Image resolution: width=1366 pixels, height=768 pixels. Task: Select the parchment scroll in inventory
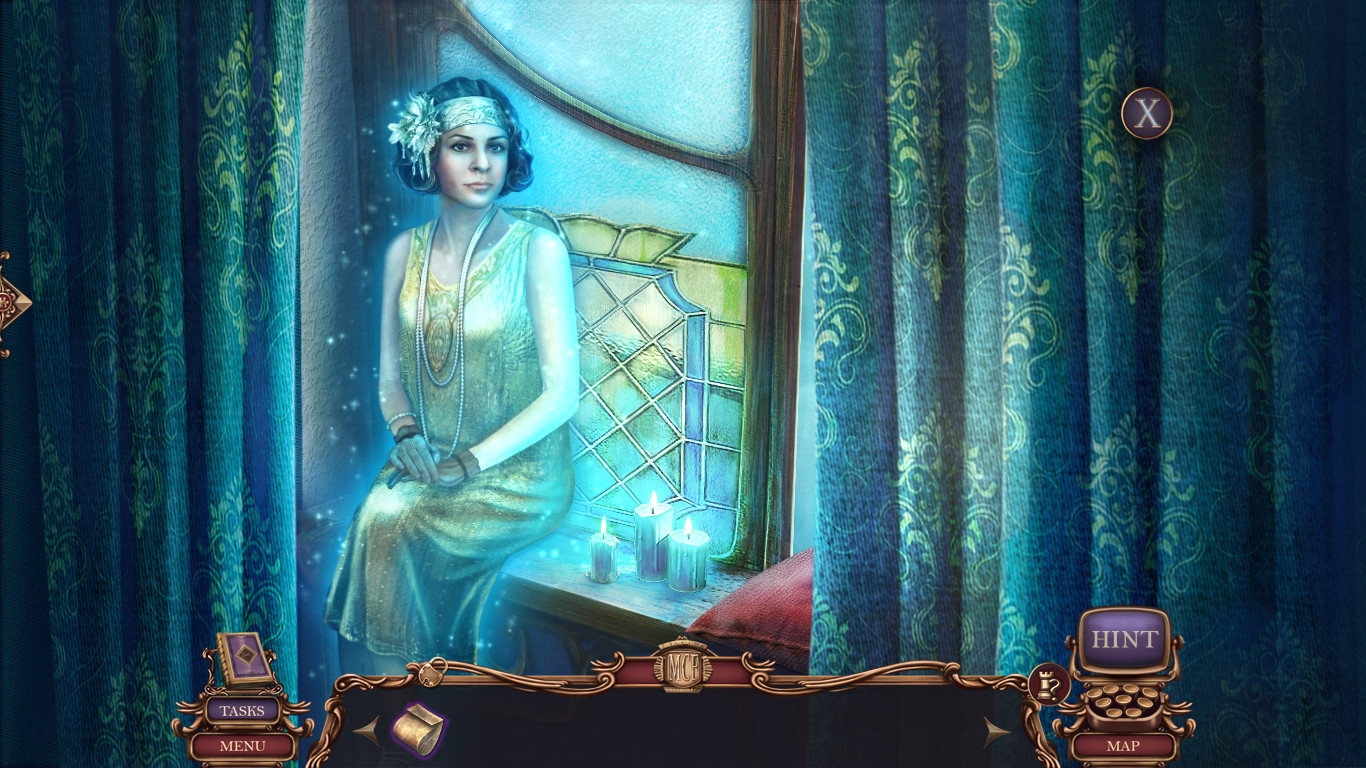tap(420, 728)
